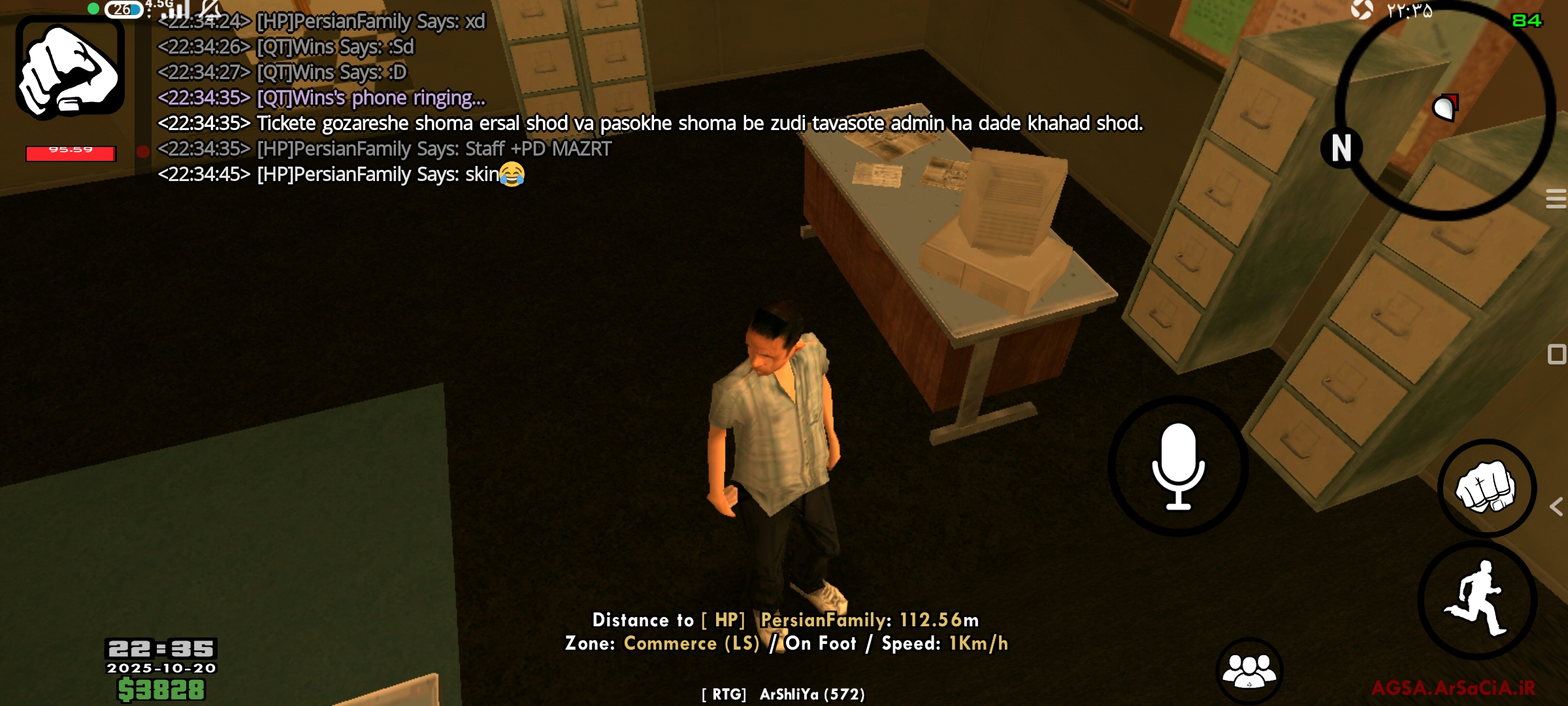Tap the fist weapon icon

click(x=70, y=69)
